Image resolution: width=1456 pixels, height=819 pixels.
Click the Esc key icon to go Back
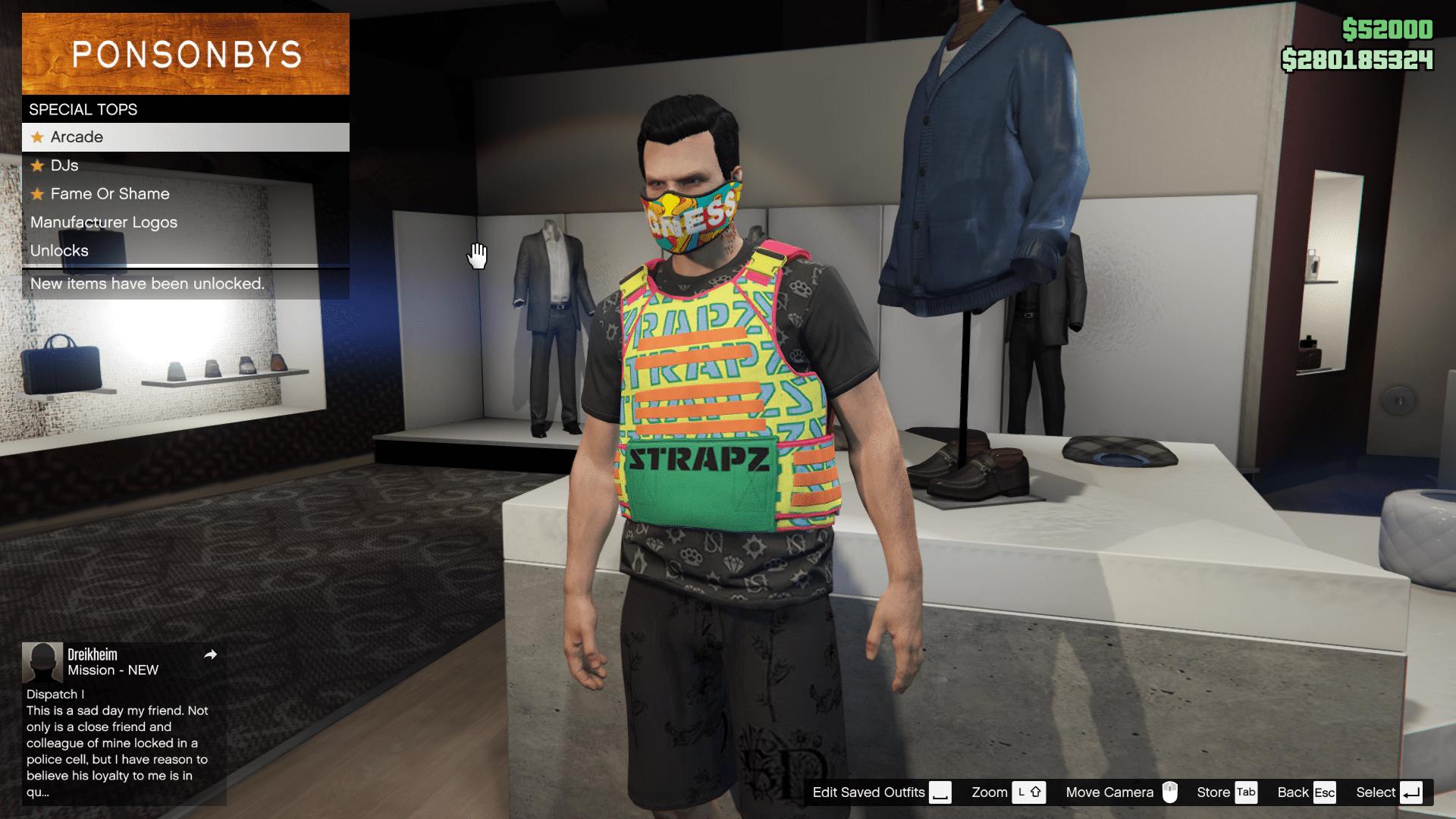pos(1325,792)
